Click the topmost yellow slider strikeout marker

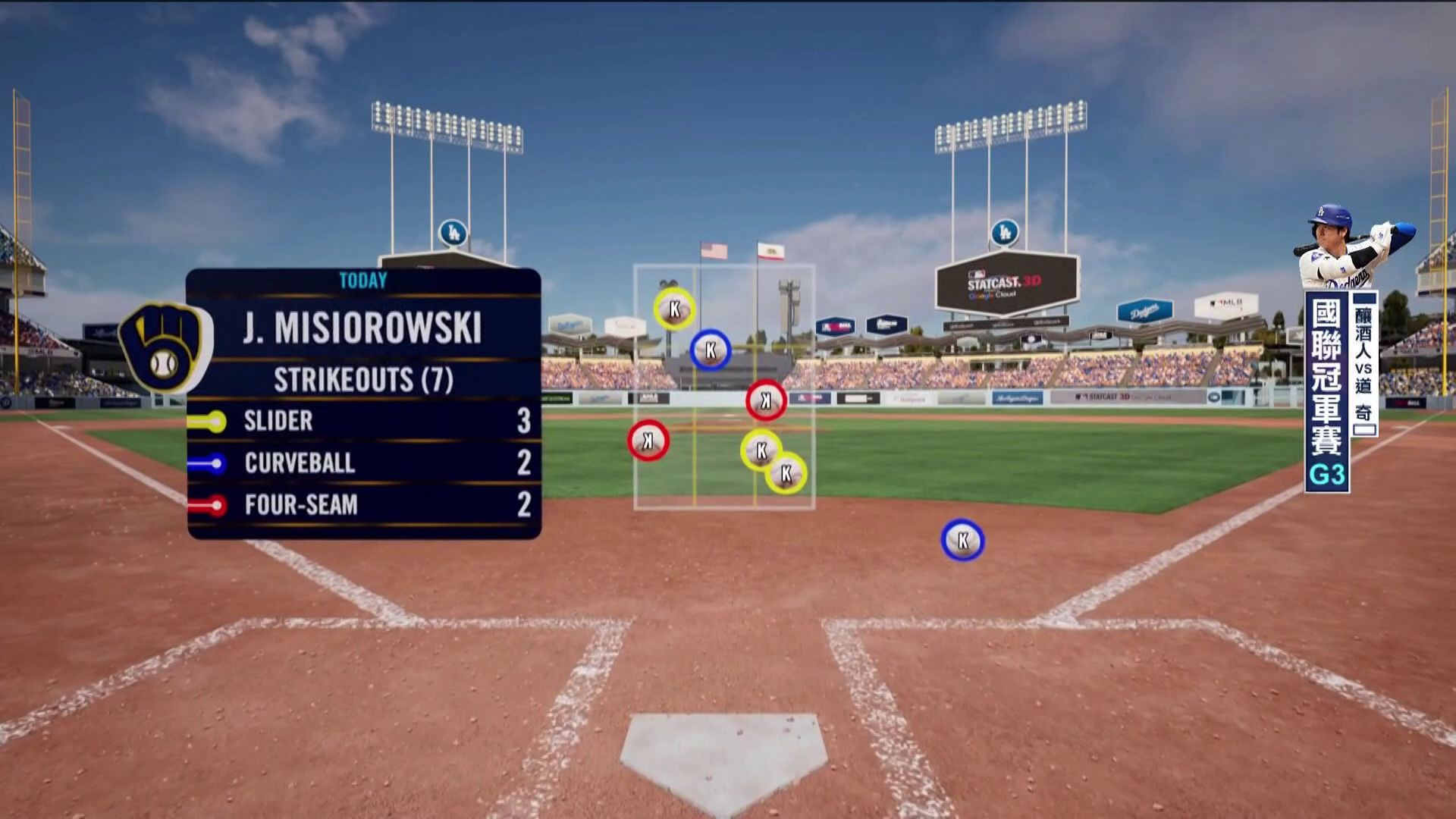(674, 309)
